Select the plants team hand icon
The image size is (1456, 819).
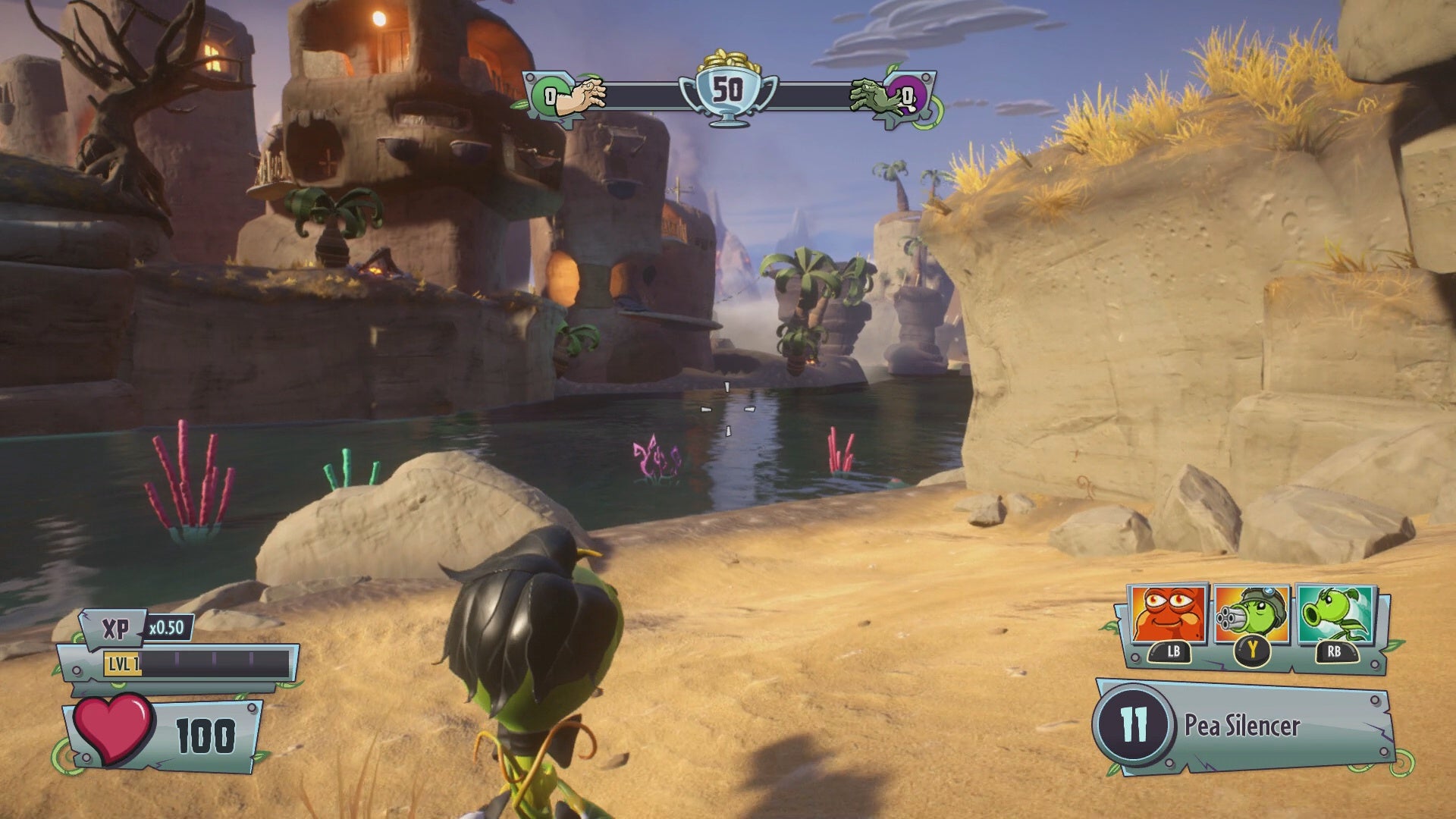click(x=581, y=96)
